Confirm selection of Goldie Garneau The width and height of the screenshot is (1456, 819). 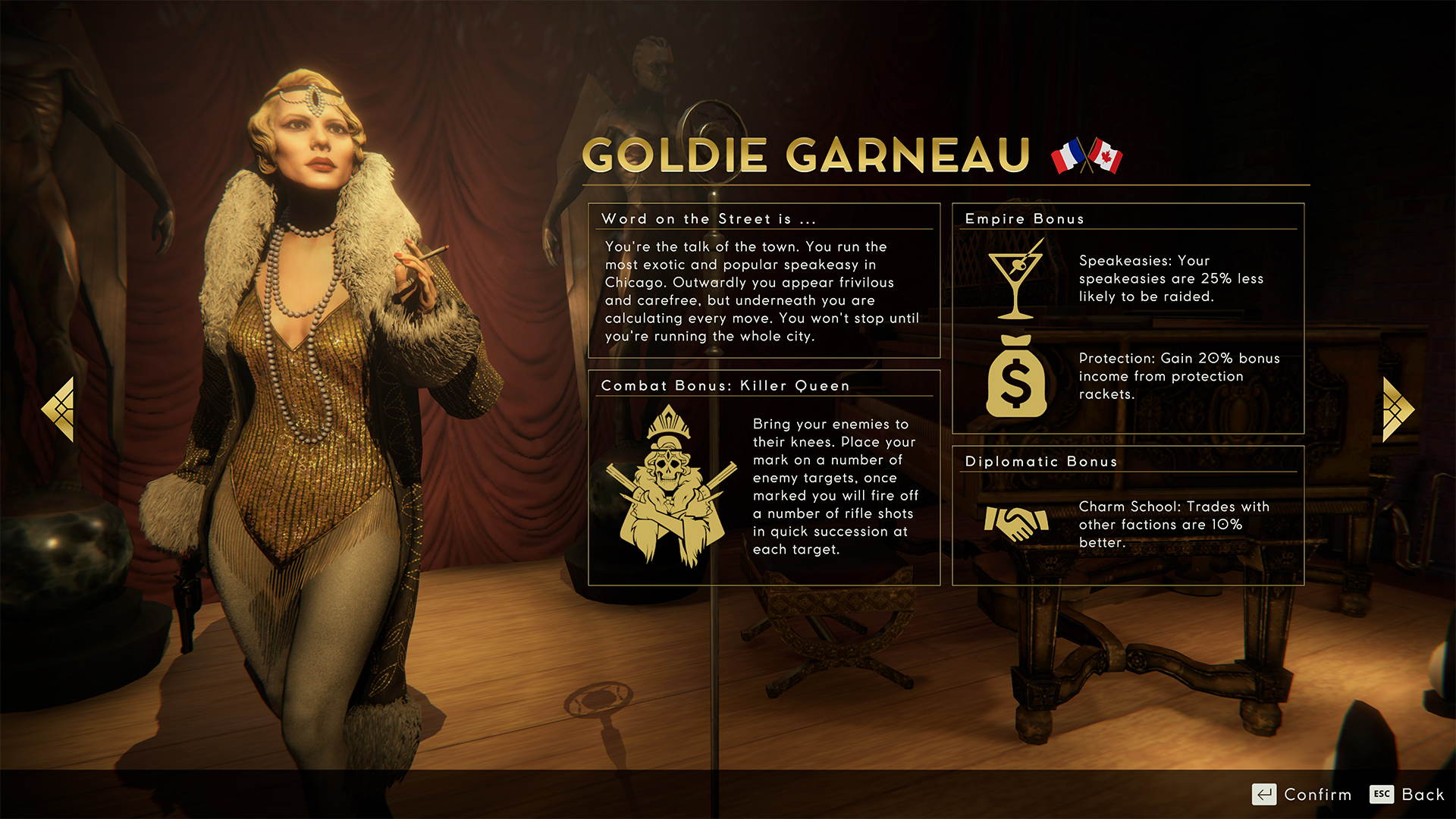click(1317, 795)
